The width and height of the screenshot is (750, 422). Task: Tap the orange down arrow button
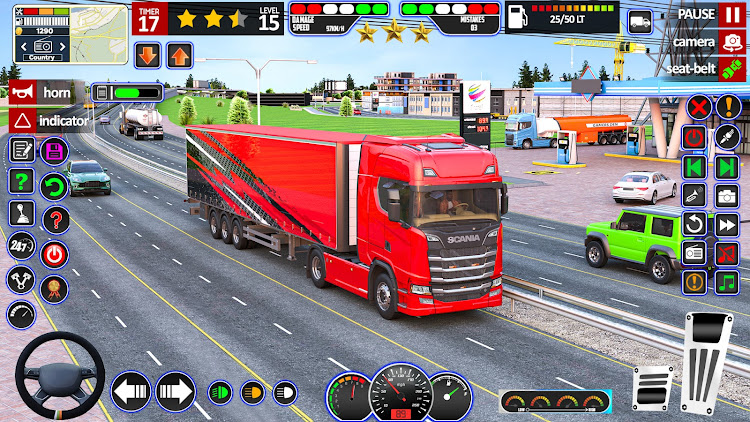[146, 55]
